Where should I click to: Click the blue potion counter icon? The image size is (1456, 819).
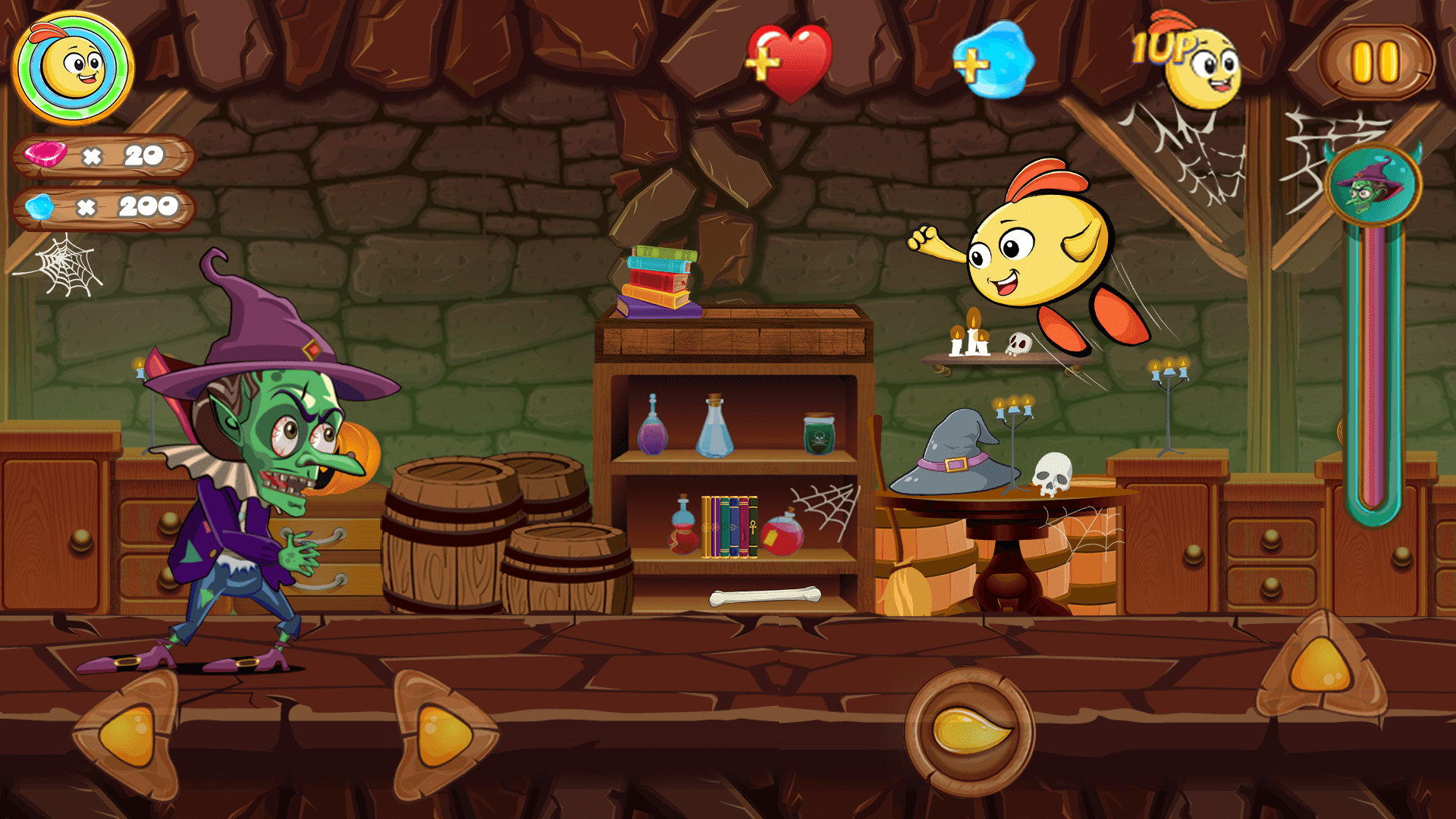click(x=42, y=205)
